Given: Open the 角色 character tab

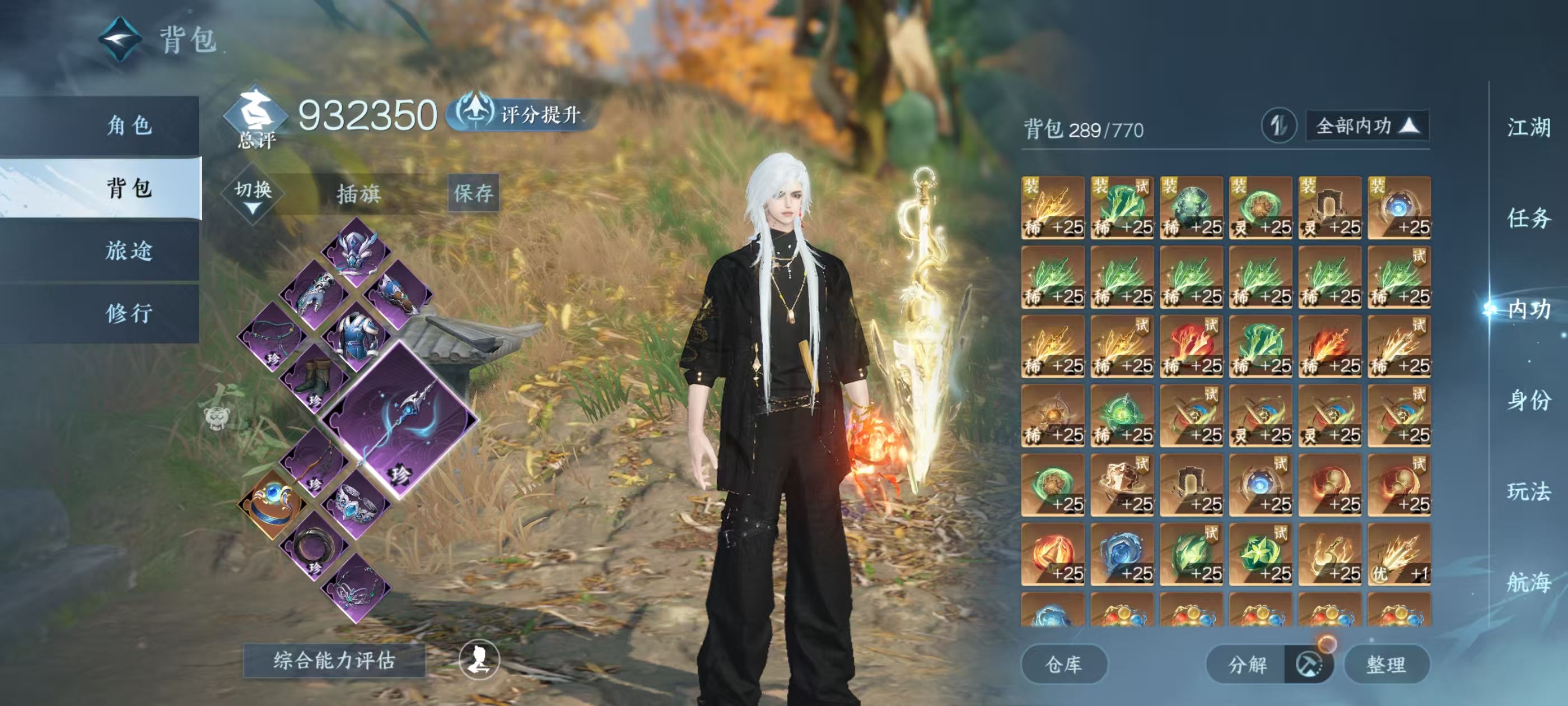Looking at the screenshot, I should [x=128, y=126].
